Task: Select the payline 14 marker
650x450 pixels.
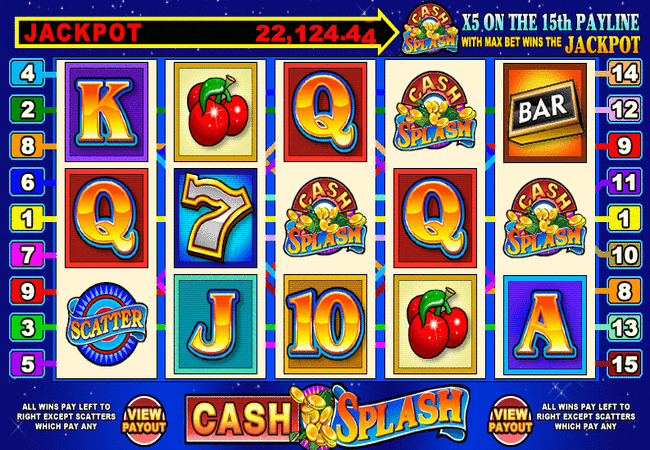Action: pyautogui.click(x=622, y=73)
